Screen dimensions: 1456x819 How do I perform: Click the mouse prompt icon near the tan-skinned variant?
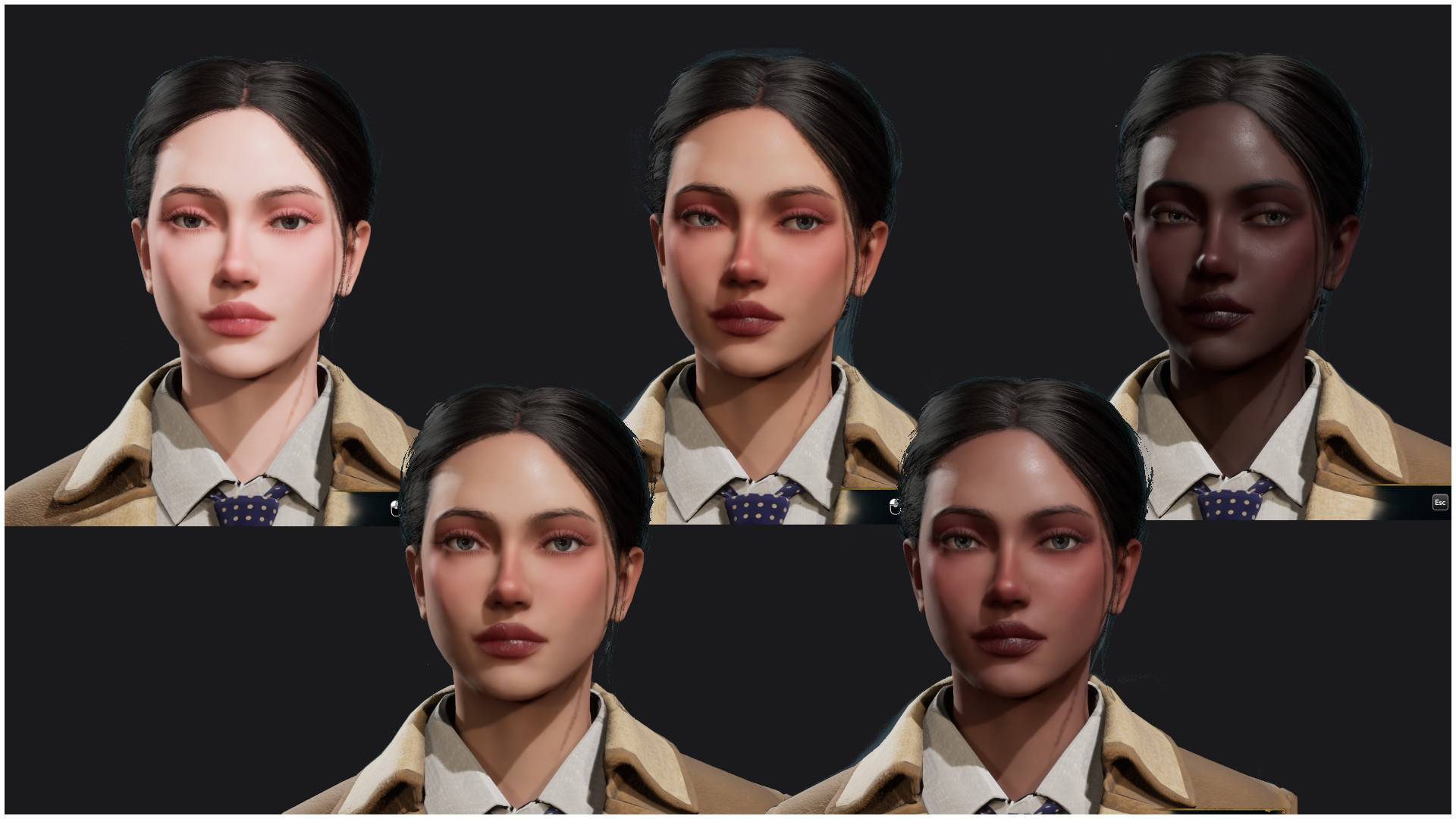pyautogui.click(x=895, y=508)
